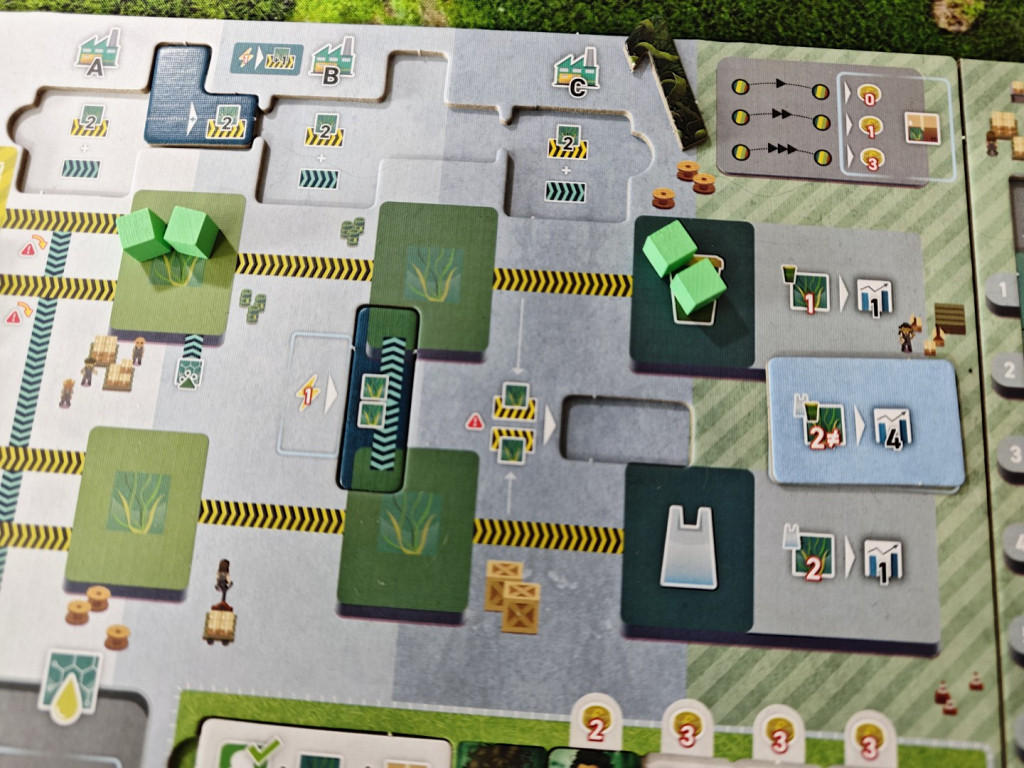Select the light green field tile with two cubes
Screen dimensions: 1024x768
tap(177, 261)
